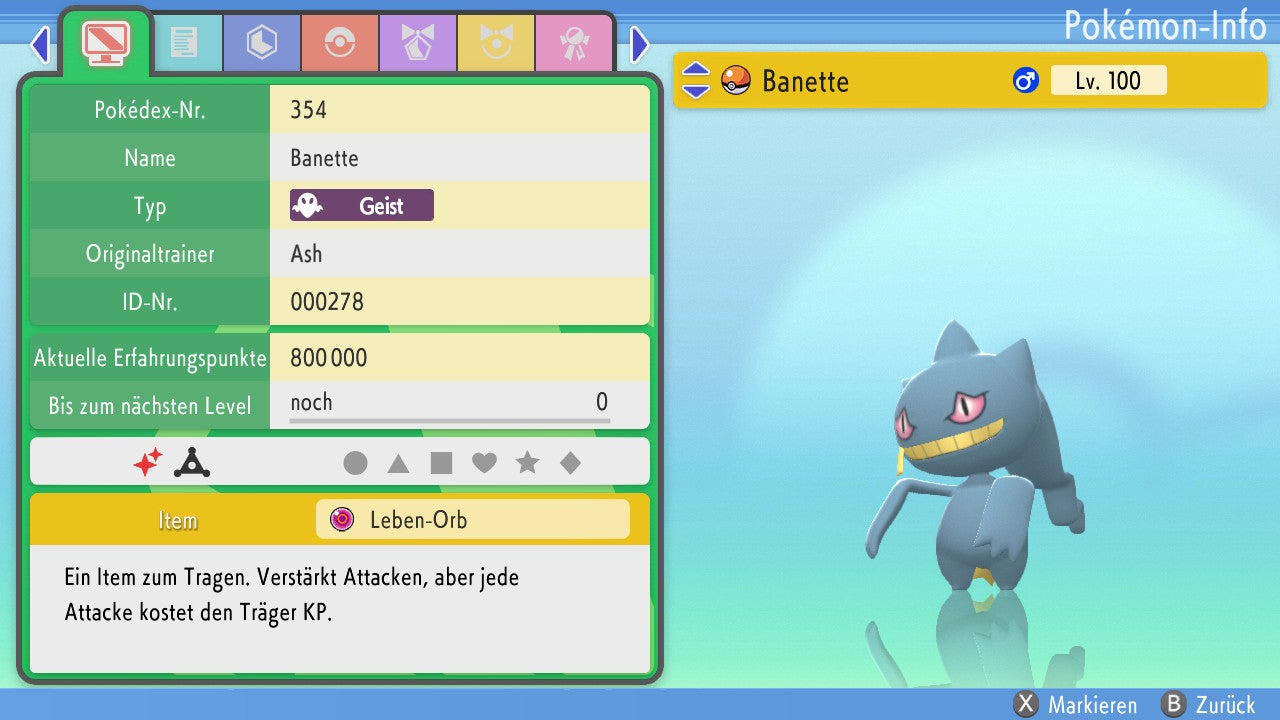Click the left arrow beside the tabs

tap(40, 44)
